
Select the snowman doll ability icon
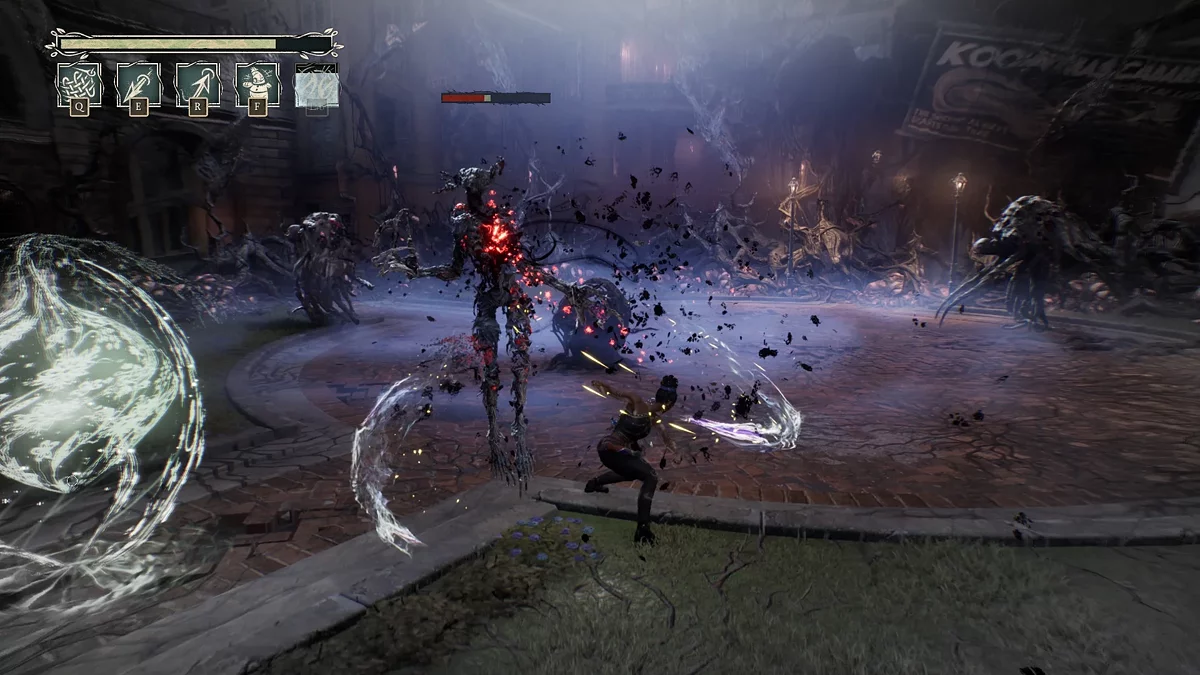pos(257,84)
